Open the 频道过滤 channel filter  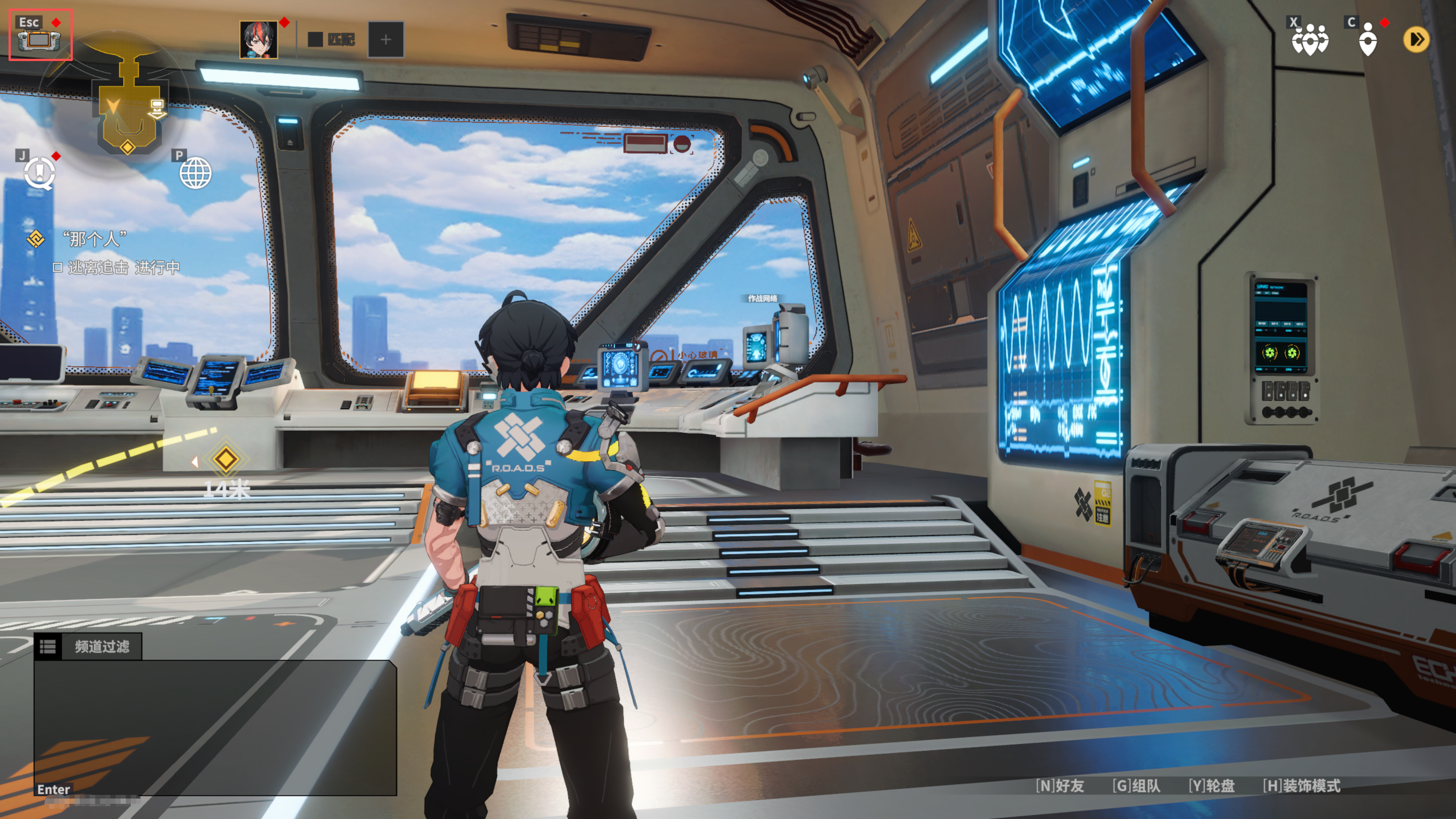click(x=88, y=646)
